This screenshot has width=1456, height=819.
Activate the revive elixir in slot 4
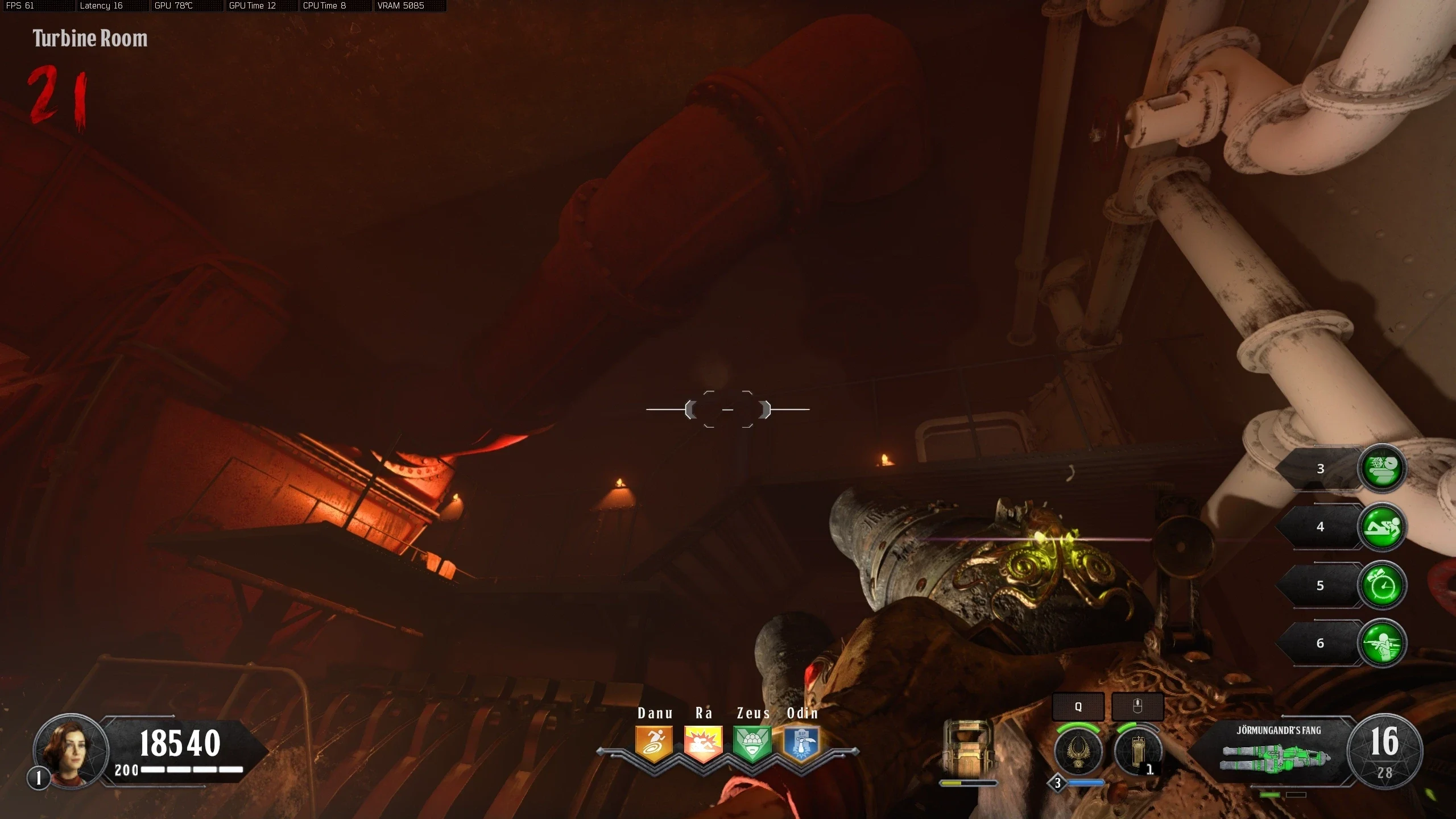click(x=1381, y=527)
